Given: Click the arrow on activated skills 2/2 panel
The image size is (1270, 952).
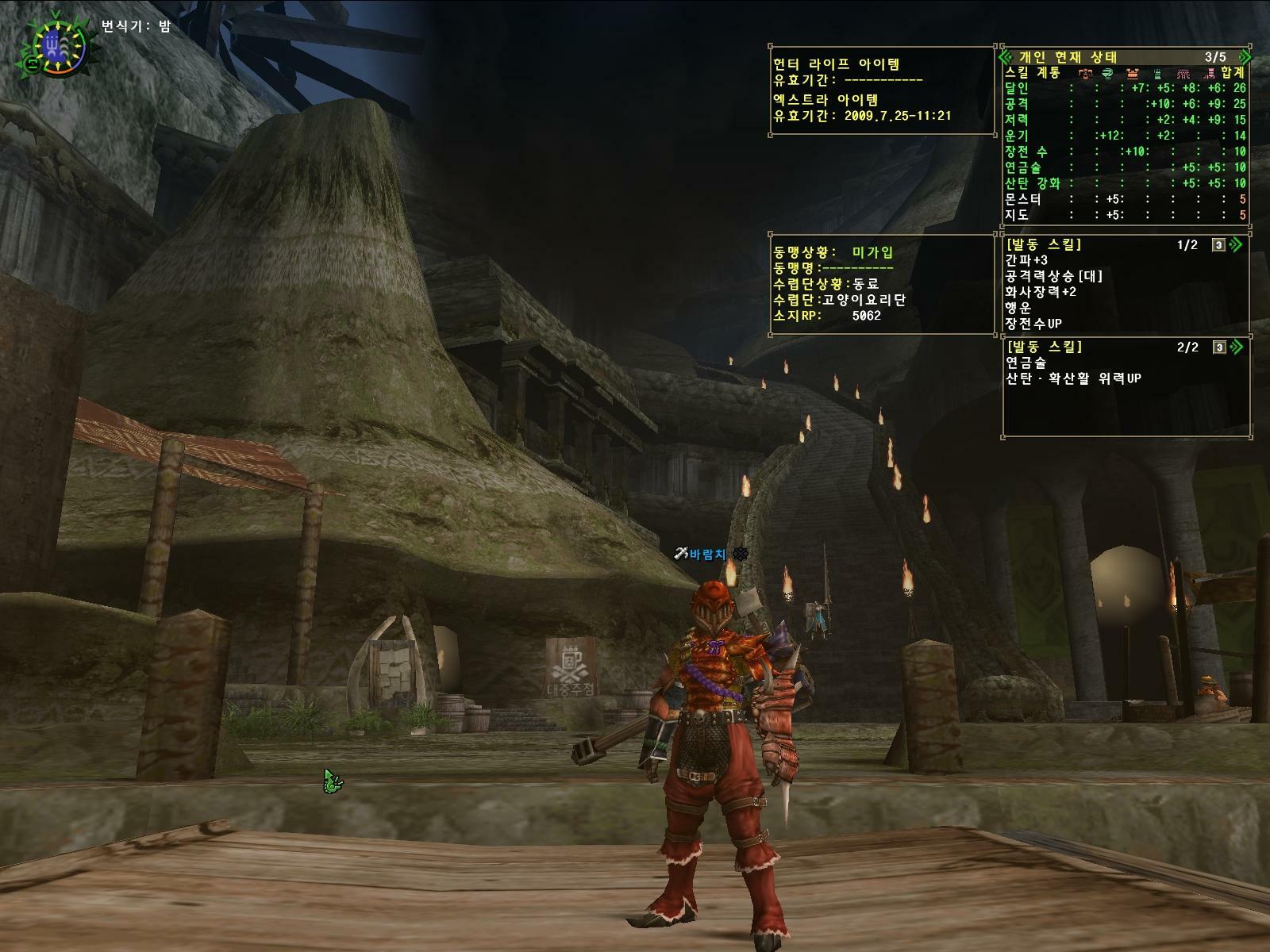Looking at the screenshot, I should [1235, 347].
